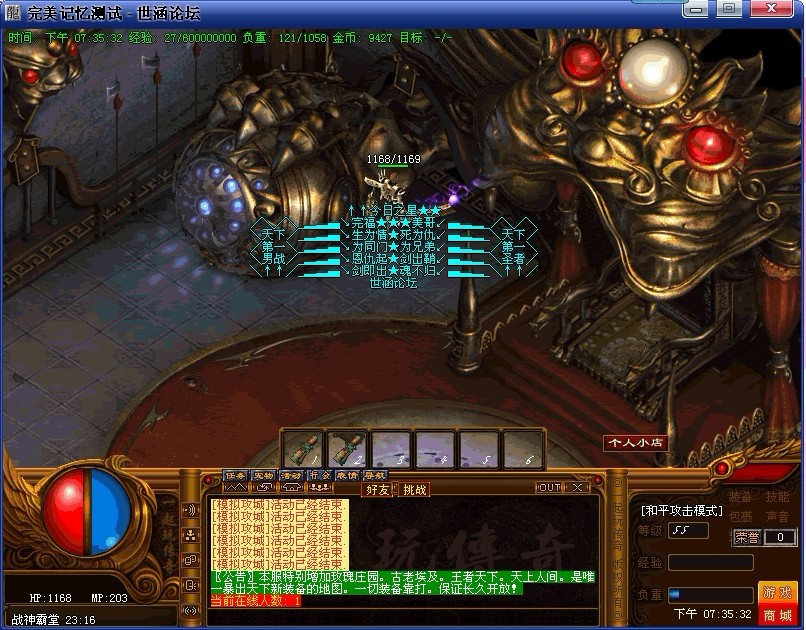Open the 包裹 bag inventory
The height and width of the screenshot is (630, 806).
click(740, 516)
